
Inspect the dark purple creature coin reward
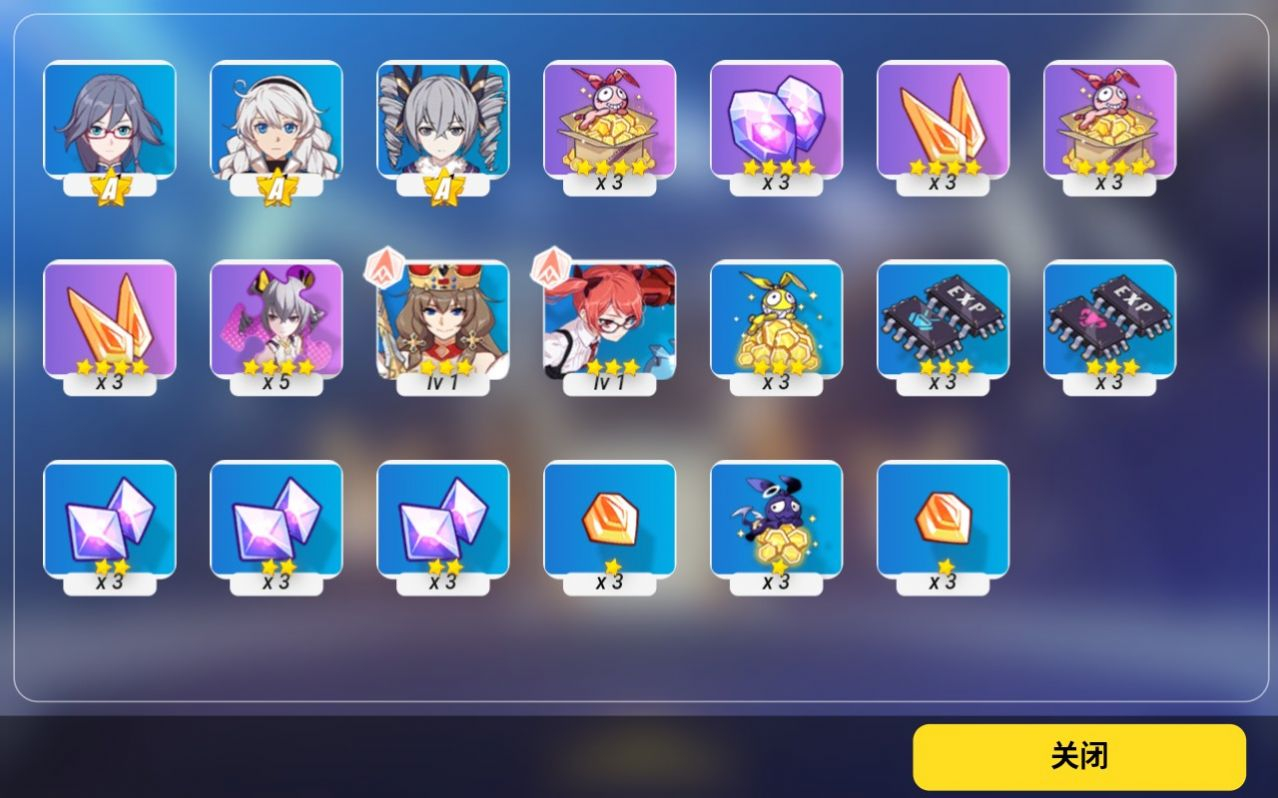(x=776, y=520)
